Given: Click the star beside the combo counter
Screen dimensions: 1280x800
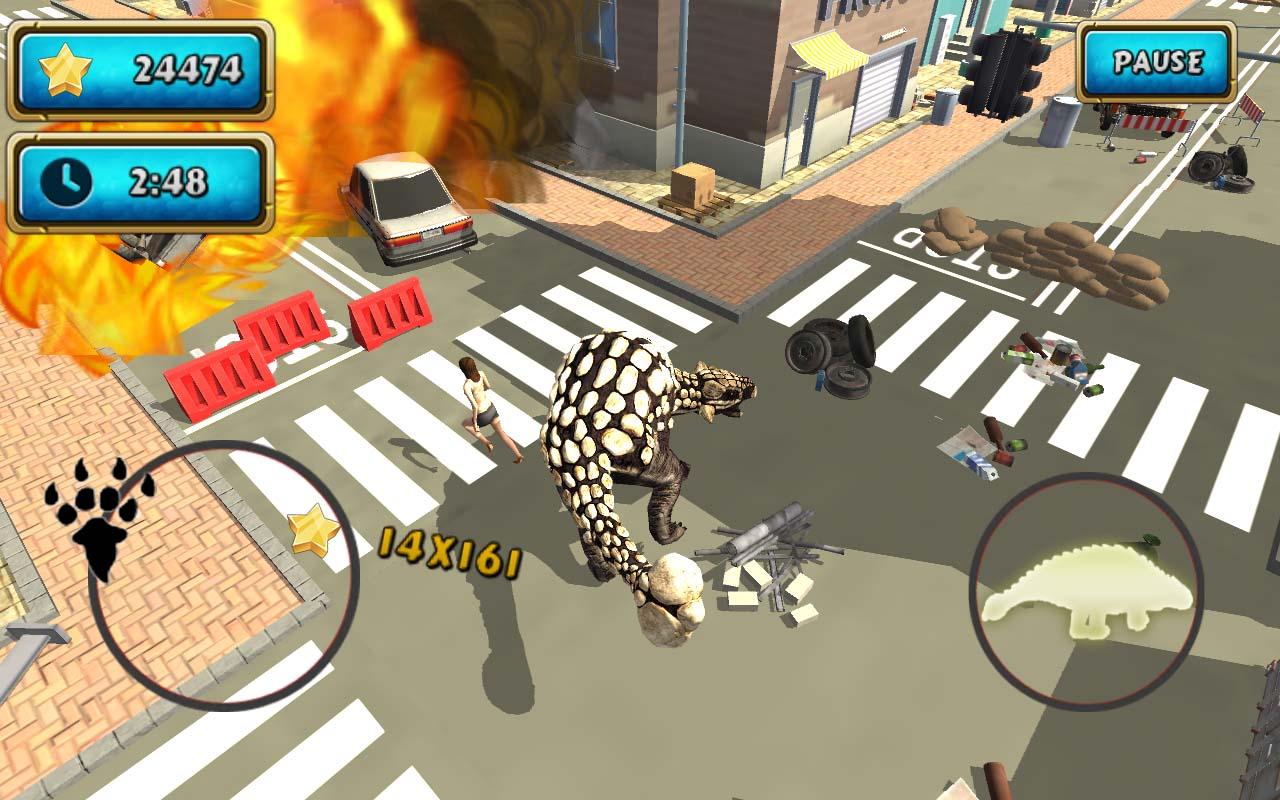Looking at the screenshot, I should click(315, 530).
